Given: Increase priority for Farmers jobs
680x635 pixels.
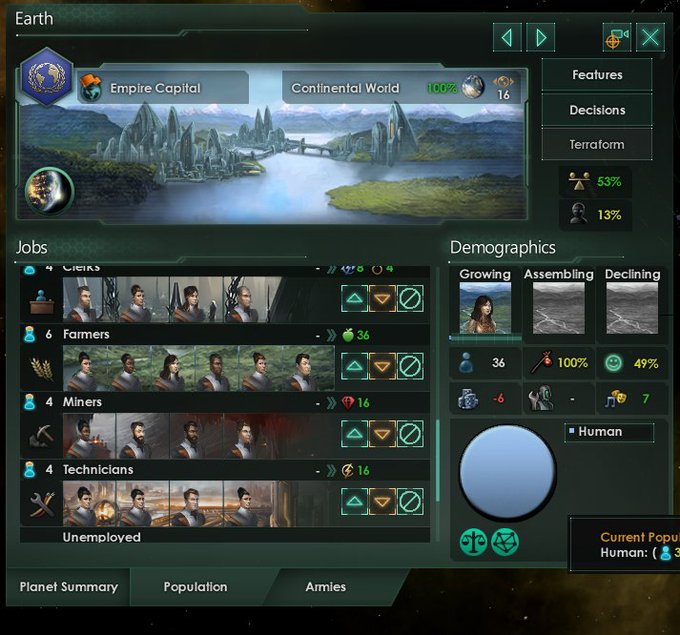Looking at the screenshot, I should (x=354, y=366).
